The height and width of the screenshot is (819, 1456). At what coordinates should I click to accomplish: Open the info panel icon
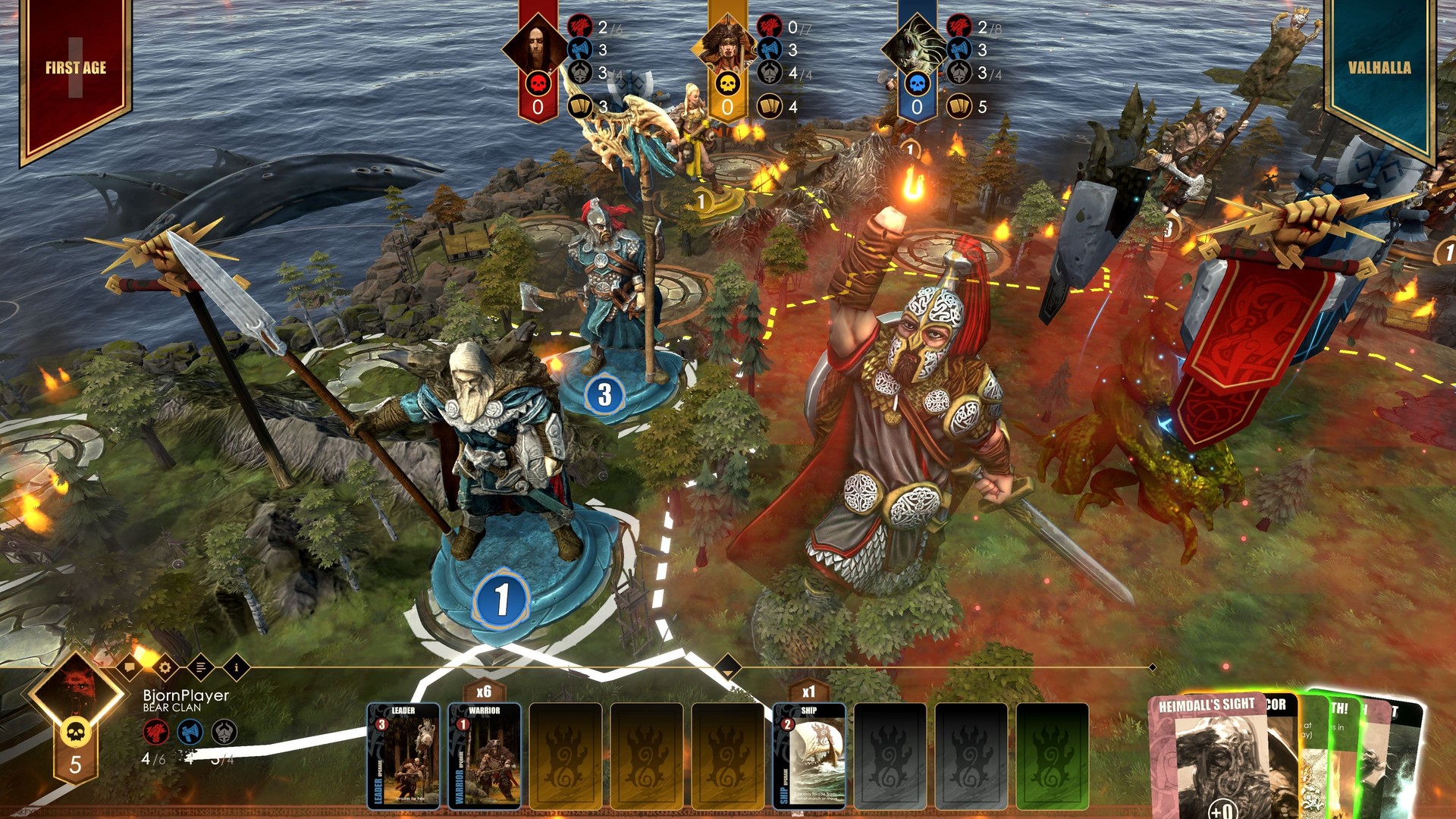pyautogui.click(x=237, y=667)
